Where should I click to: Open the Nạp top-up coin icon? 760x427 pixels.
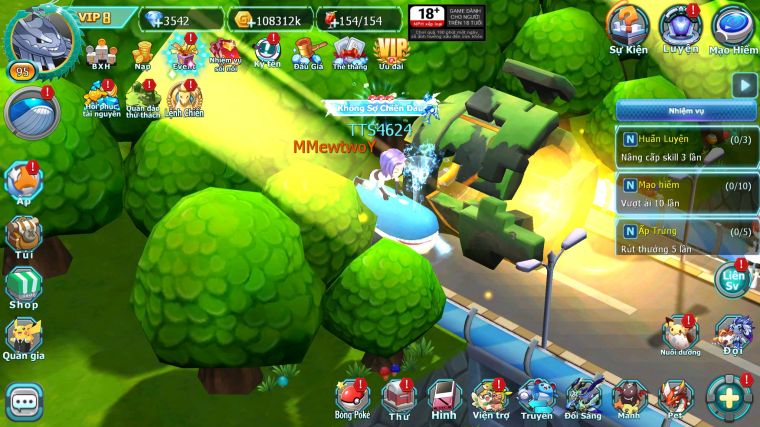[143, 51]
